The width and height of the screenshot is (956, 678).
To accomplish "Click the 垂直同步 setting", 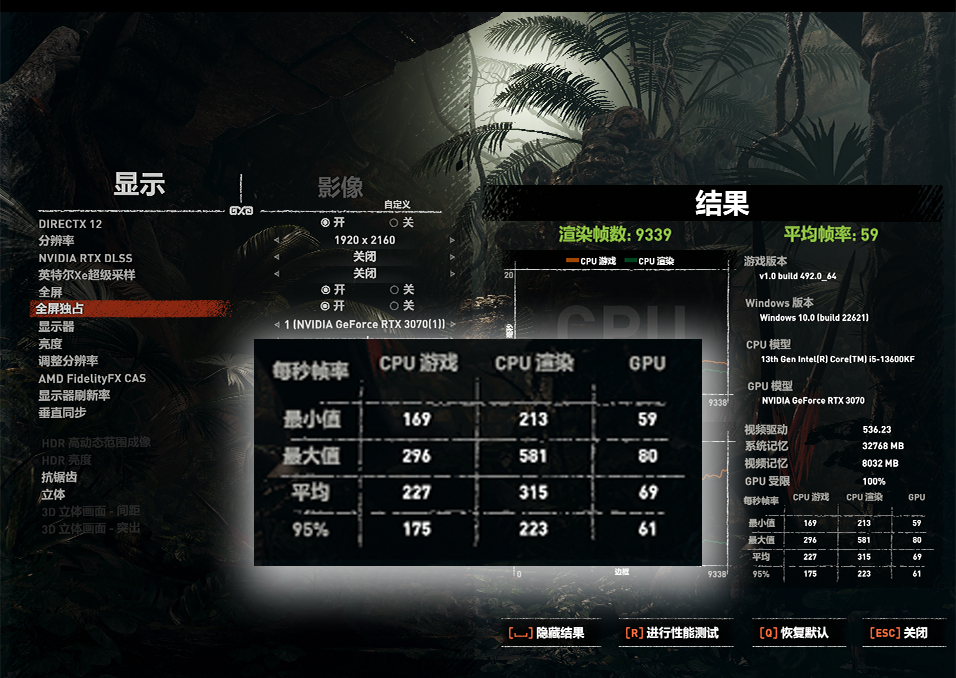I will click(62, 412).
